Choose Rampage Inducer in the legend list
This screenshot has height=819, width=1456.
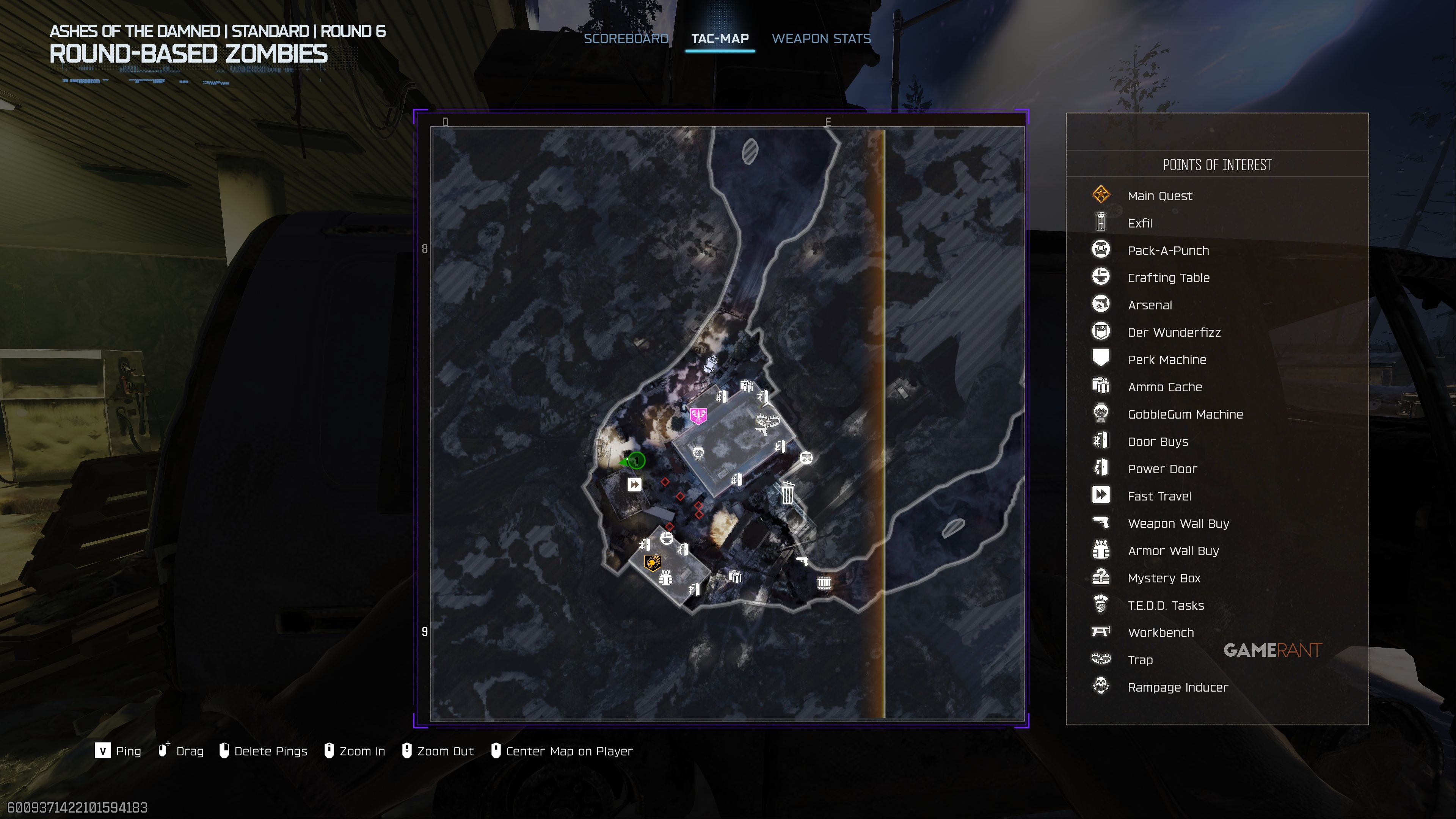[x=1177, y=687]
